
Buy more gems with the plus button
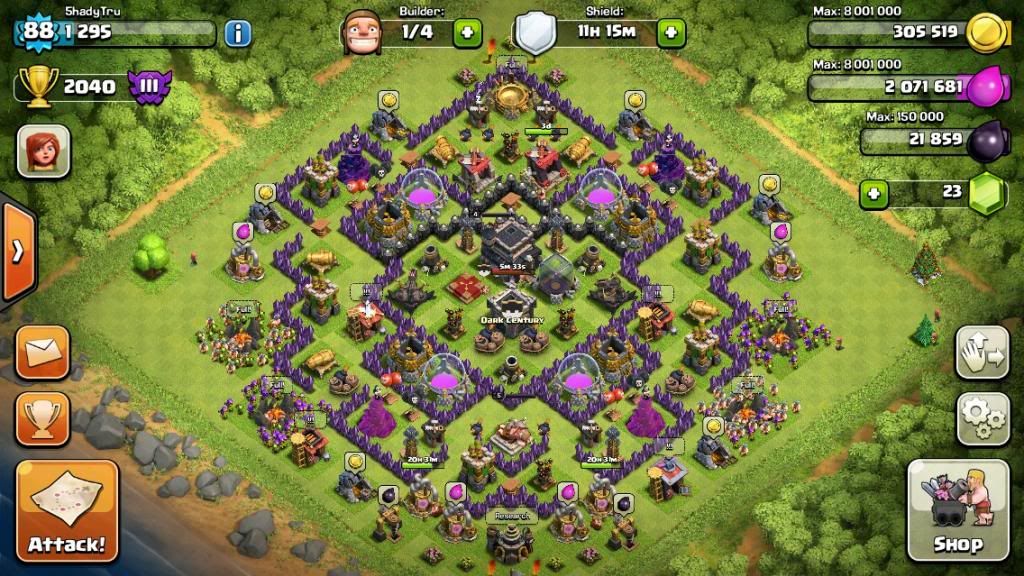pyautogui.click(x=874, y=193)
